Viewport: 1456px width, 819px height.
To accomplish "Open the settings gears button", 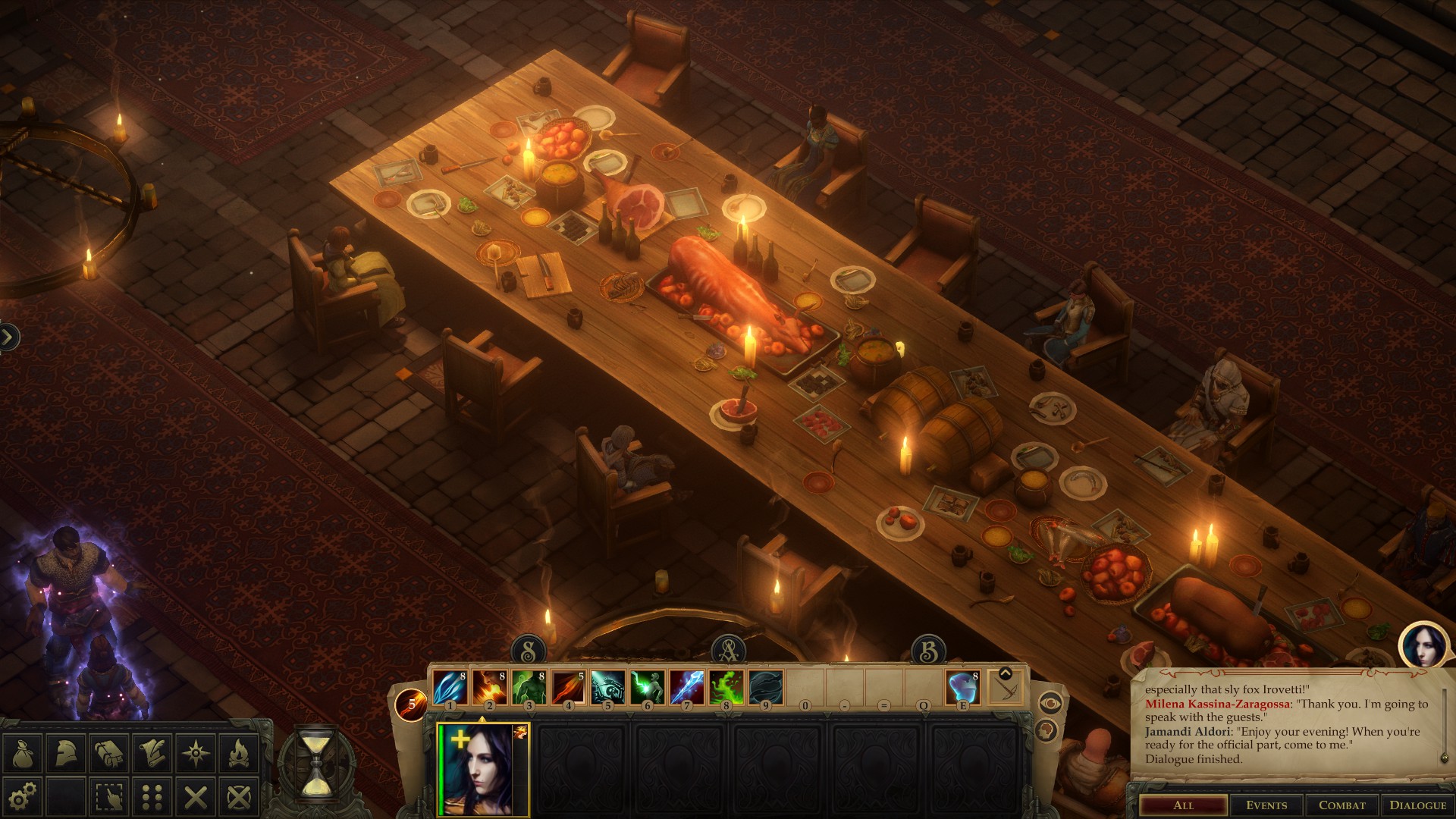I will click(x=23, y=796).
